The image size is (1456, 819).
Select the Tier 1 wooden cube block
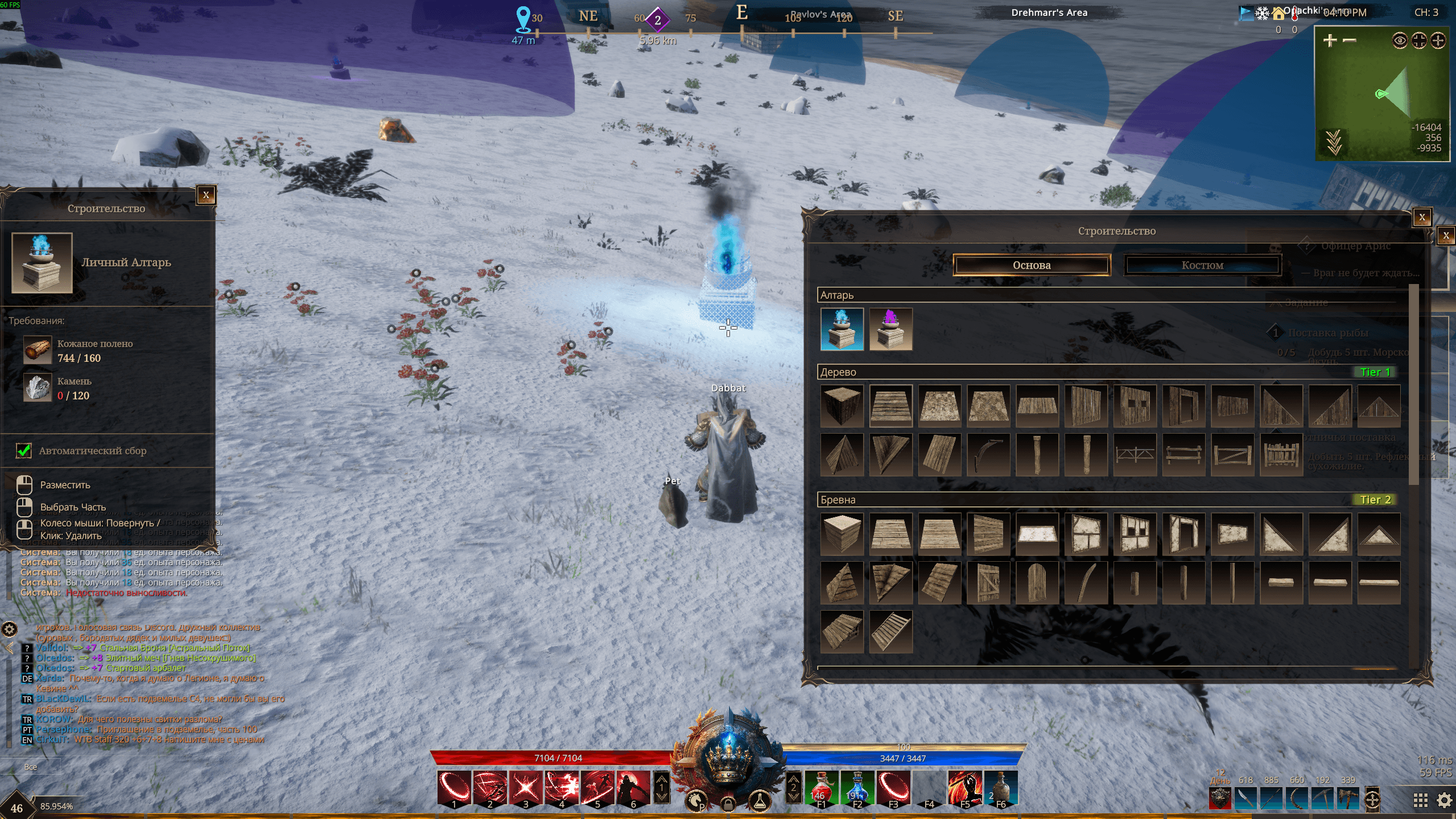point(842,405)
